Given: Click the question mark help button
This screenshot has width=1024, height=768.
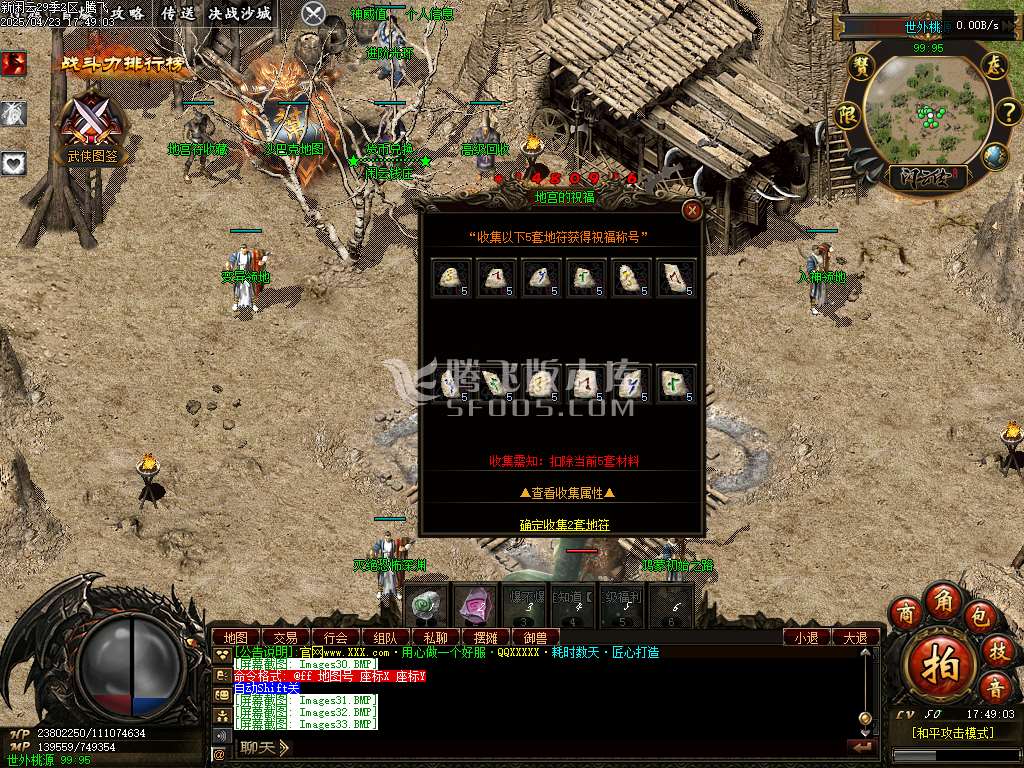Looking at the screenshot, I should [1005, 111].
